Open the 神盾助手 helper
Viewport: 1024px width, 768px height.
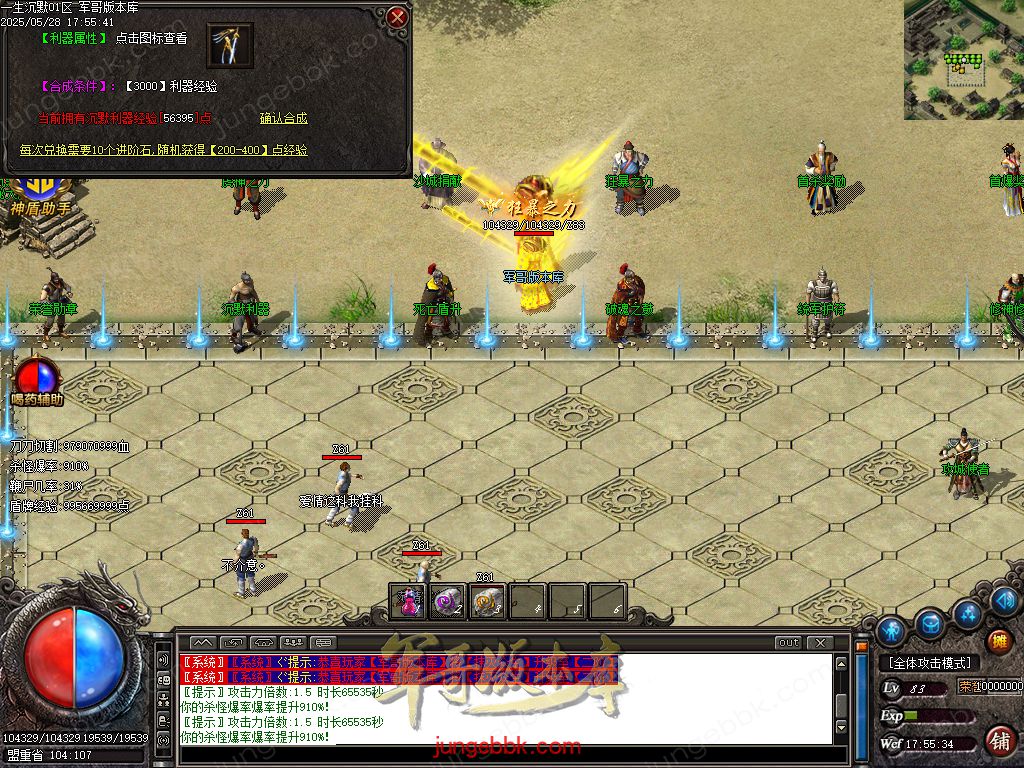(x=41, y=196)
